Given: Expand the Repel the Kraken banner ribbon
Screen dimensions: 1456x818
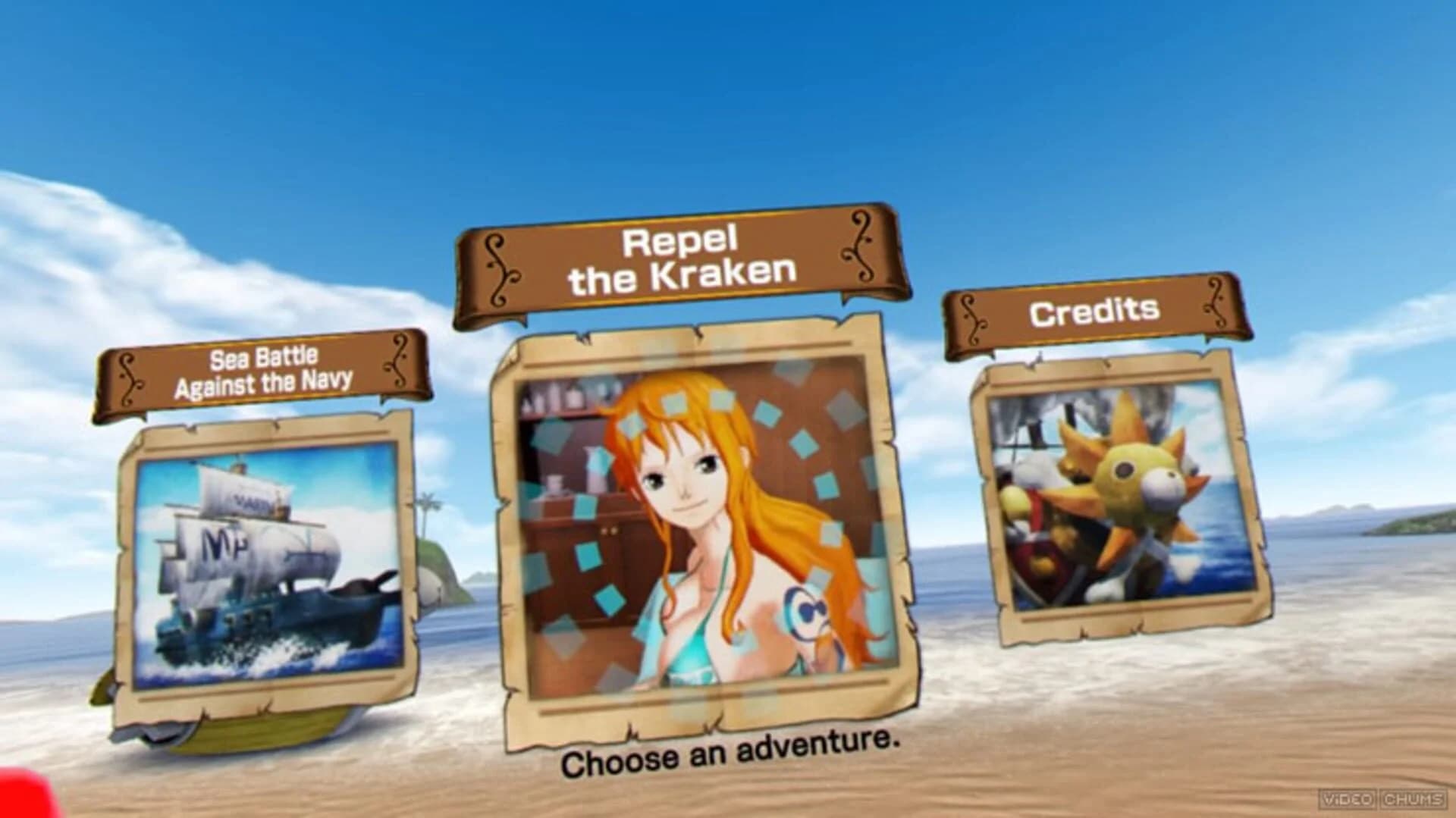Looking at the screenshot, I should (679, 262).
